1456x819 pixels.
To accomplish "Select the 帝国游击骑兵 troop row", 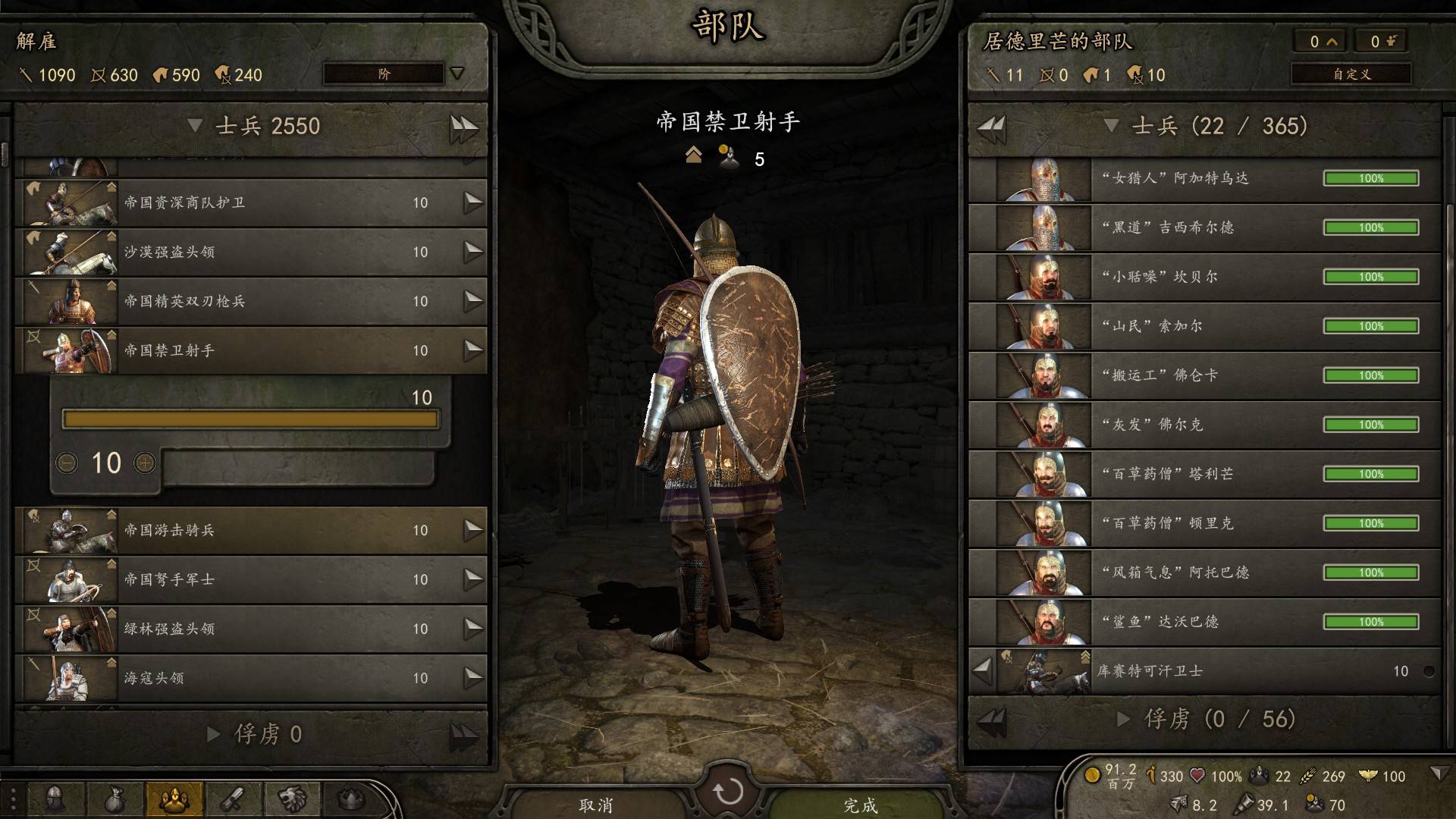I will coord(250,530).
